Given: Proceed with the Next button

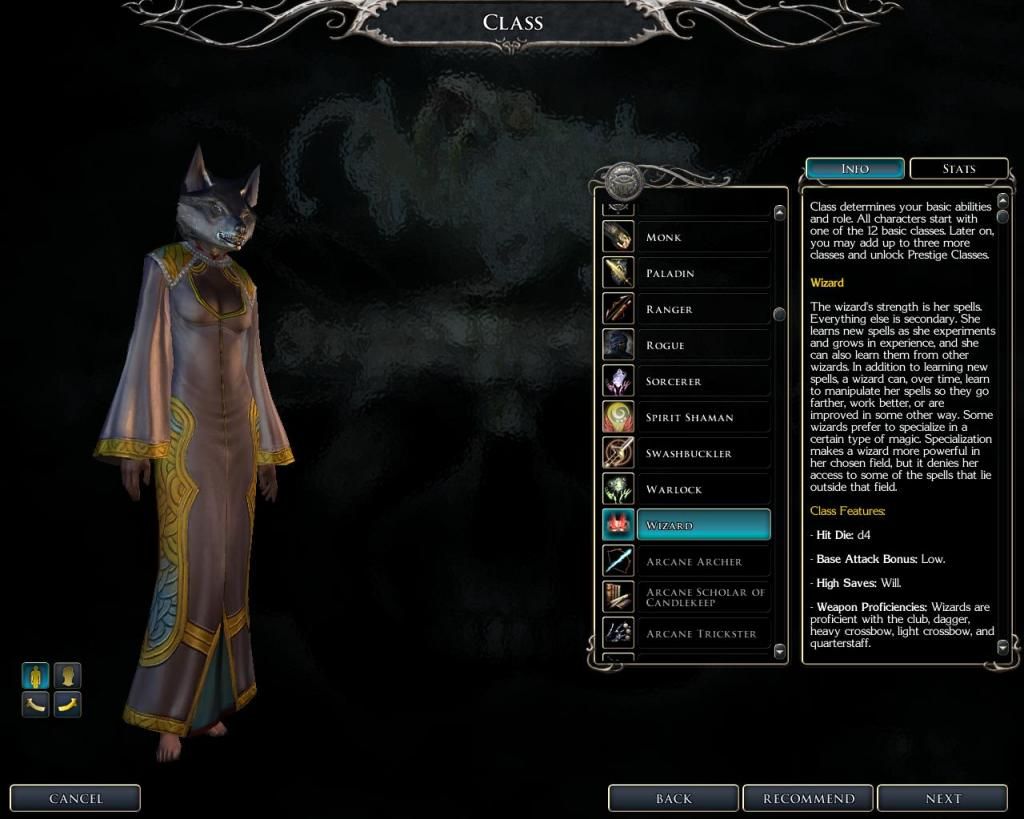Looking at the screenshot, I should (942, 798).
